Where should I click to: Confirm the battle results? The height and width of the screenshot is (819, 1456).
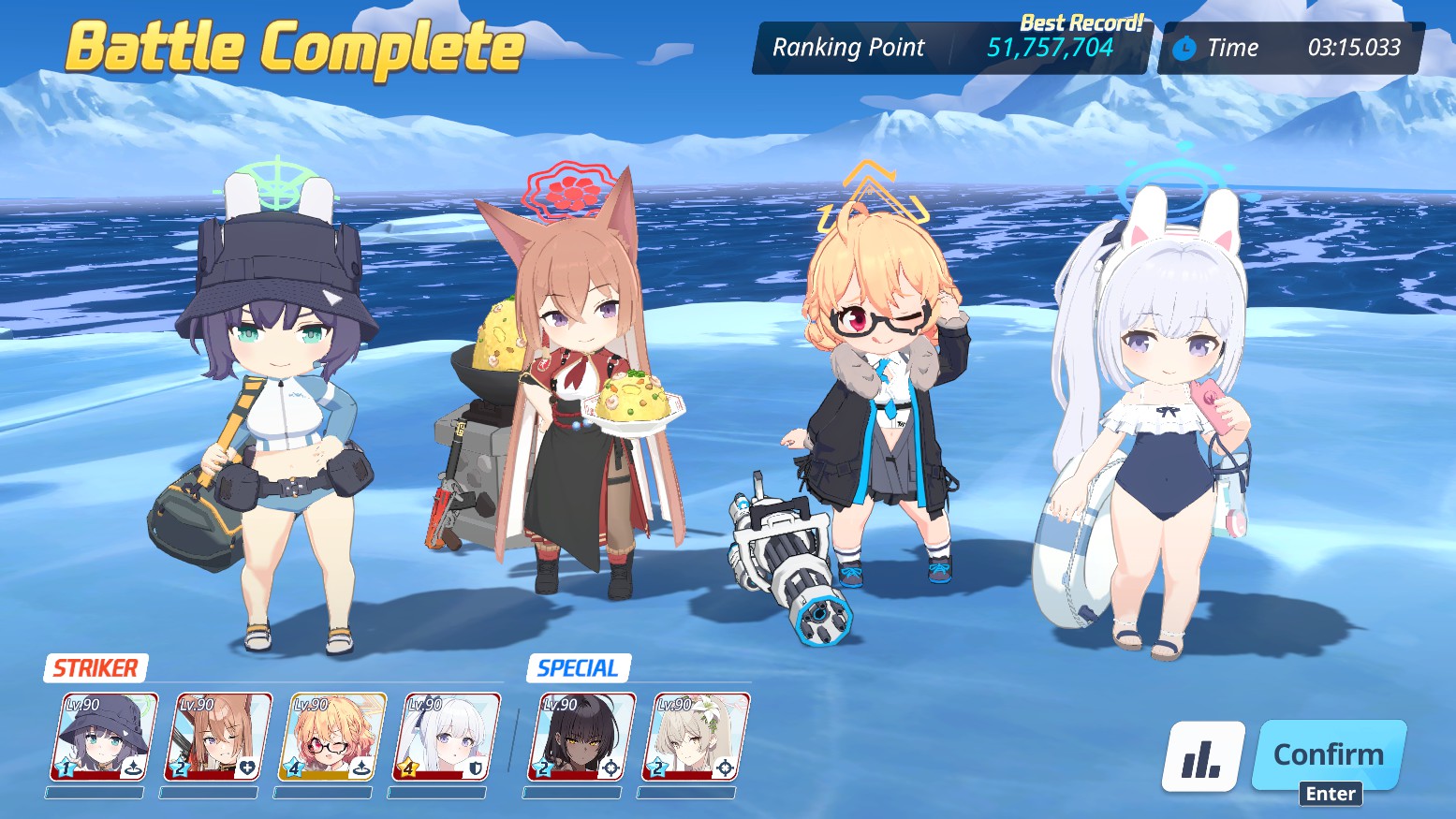(1329, 754)
